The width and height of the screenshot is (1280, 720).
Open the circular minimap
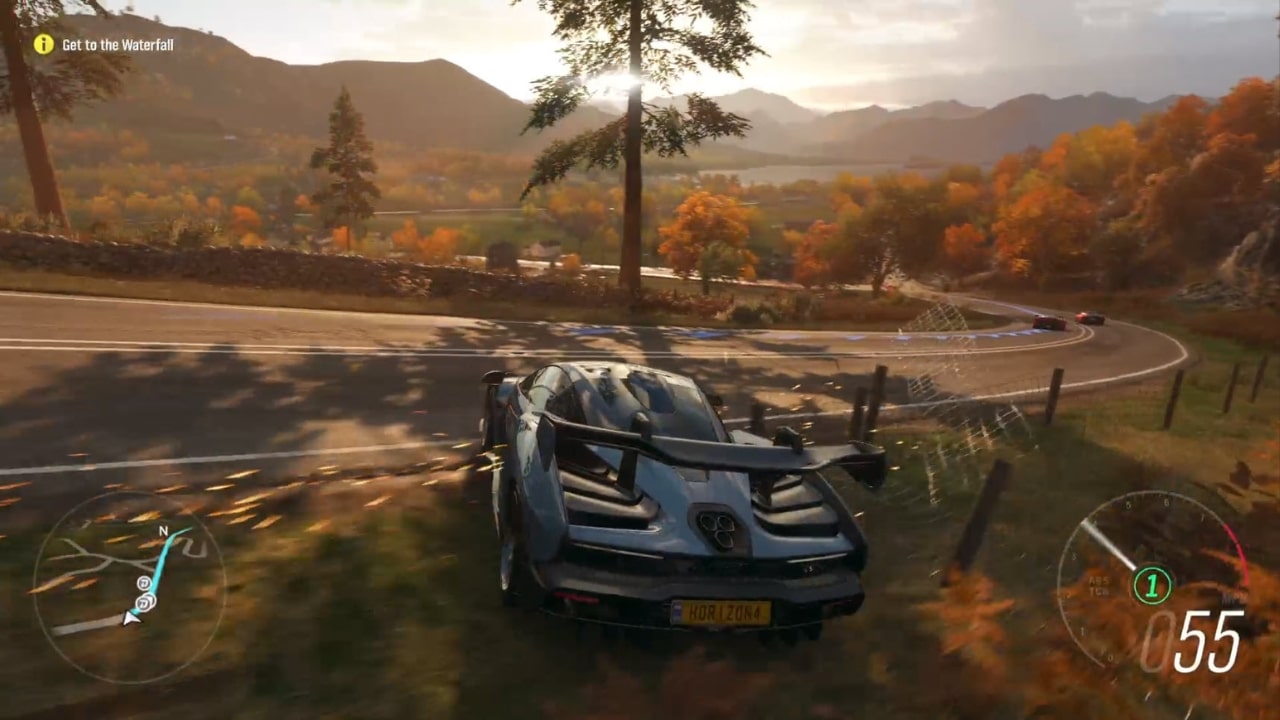[129, 586]
